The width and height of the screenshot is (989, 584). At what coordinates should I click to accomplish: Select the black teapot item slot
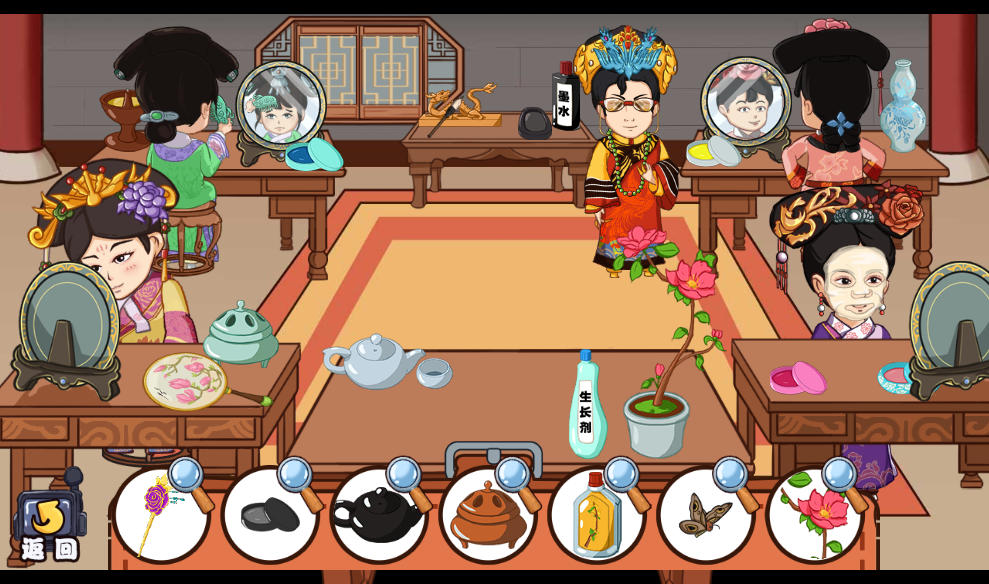pos(378,515)
